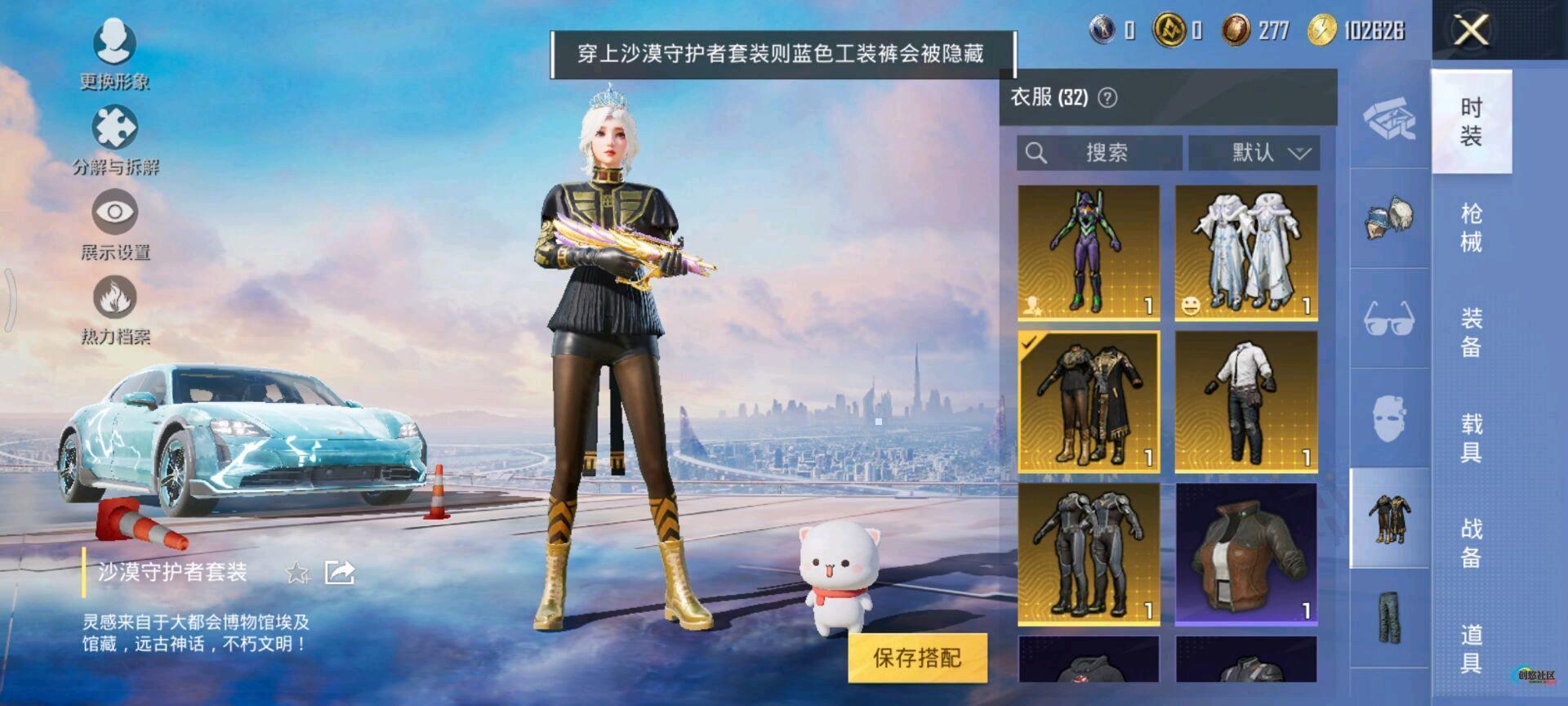Image resolution: width=1568 pixels, height=706 pixels.
Task: Save outfit with 保存搭配 button
Action: [917, 658]
